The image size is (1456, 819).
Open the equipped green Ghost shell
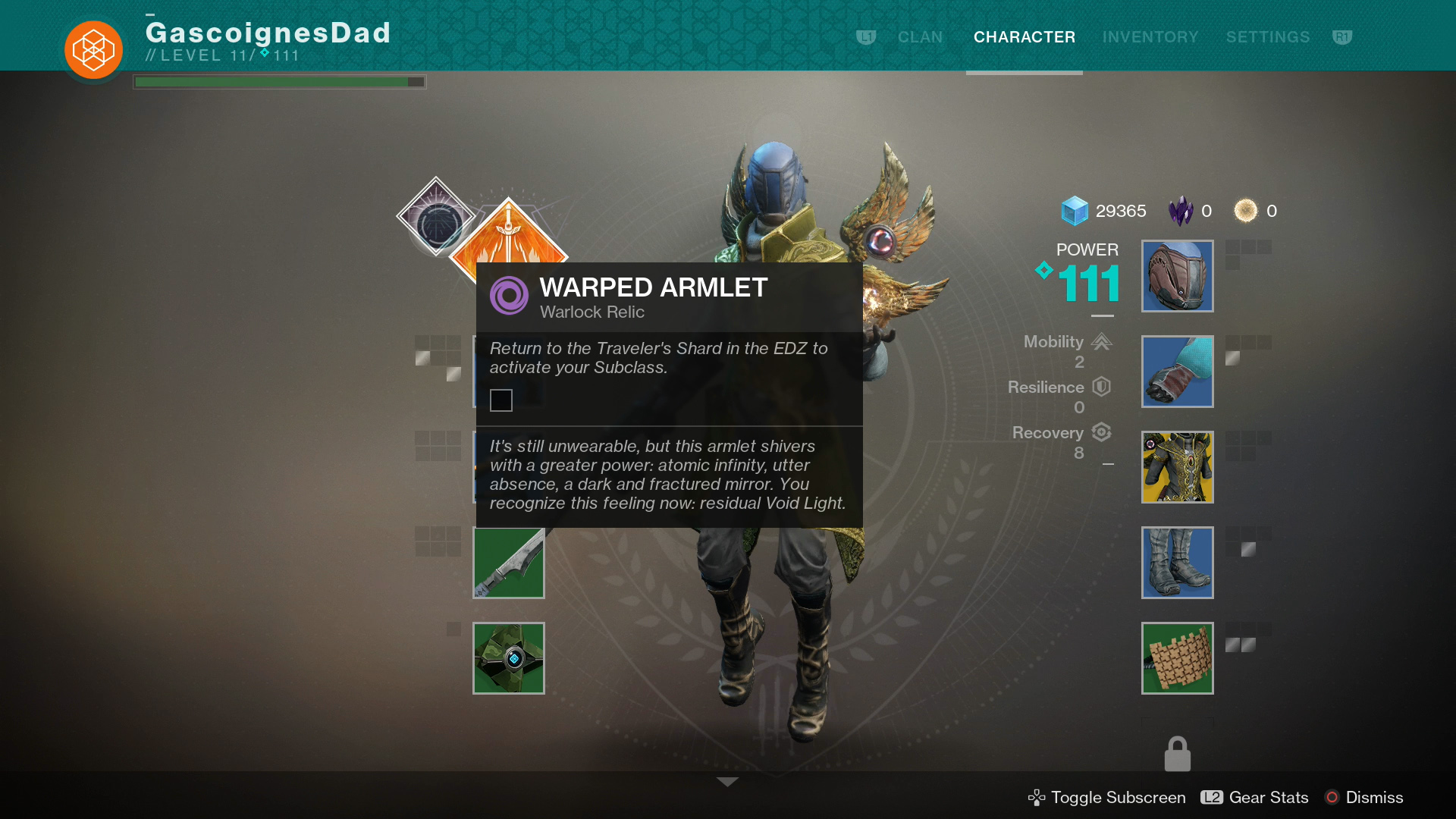(x=508, y=657)
